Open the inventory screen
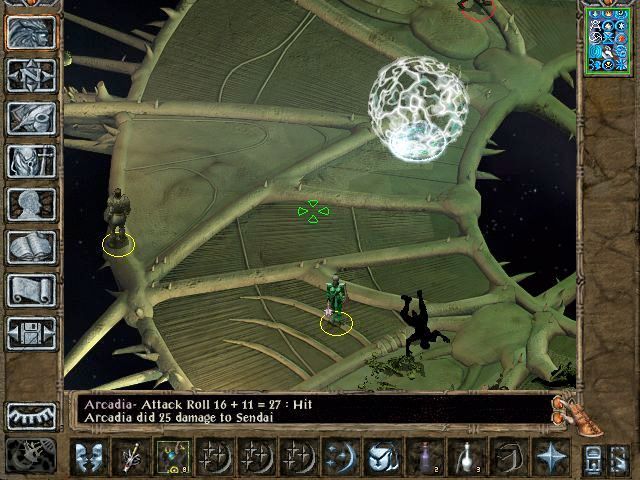Image resolution: width=640 pixels, height=480 pixels. pyautogui.click(x=31, y=161)
